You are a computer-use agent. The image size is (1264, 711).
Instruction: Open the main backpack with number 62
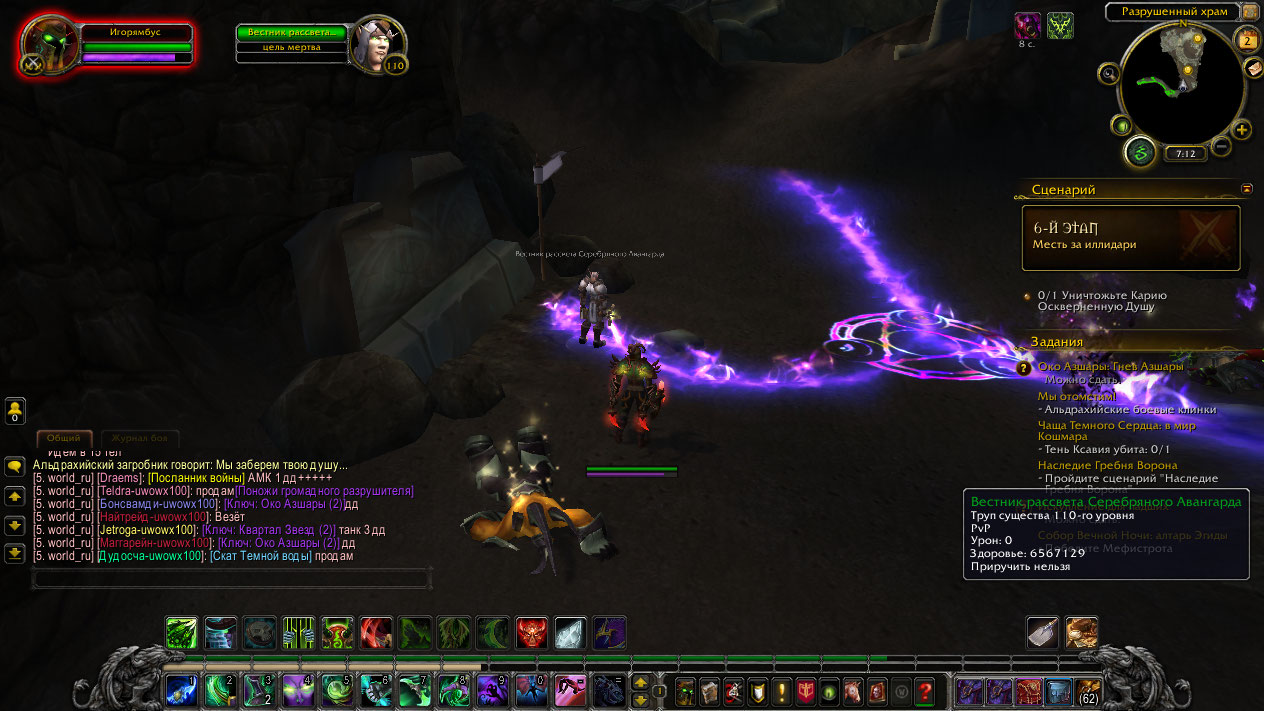pyautogui.click(x=1087, y=691)
